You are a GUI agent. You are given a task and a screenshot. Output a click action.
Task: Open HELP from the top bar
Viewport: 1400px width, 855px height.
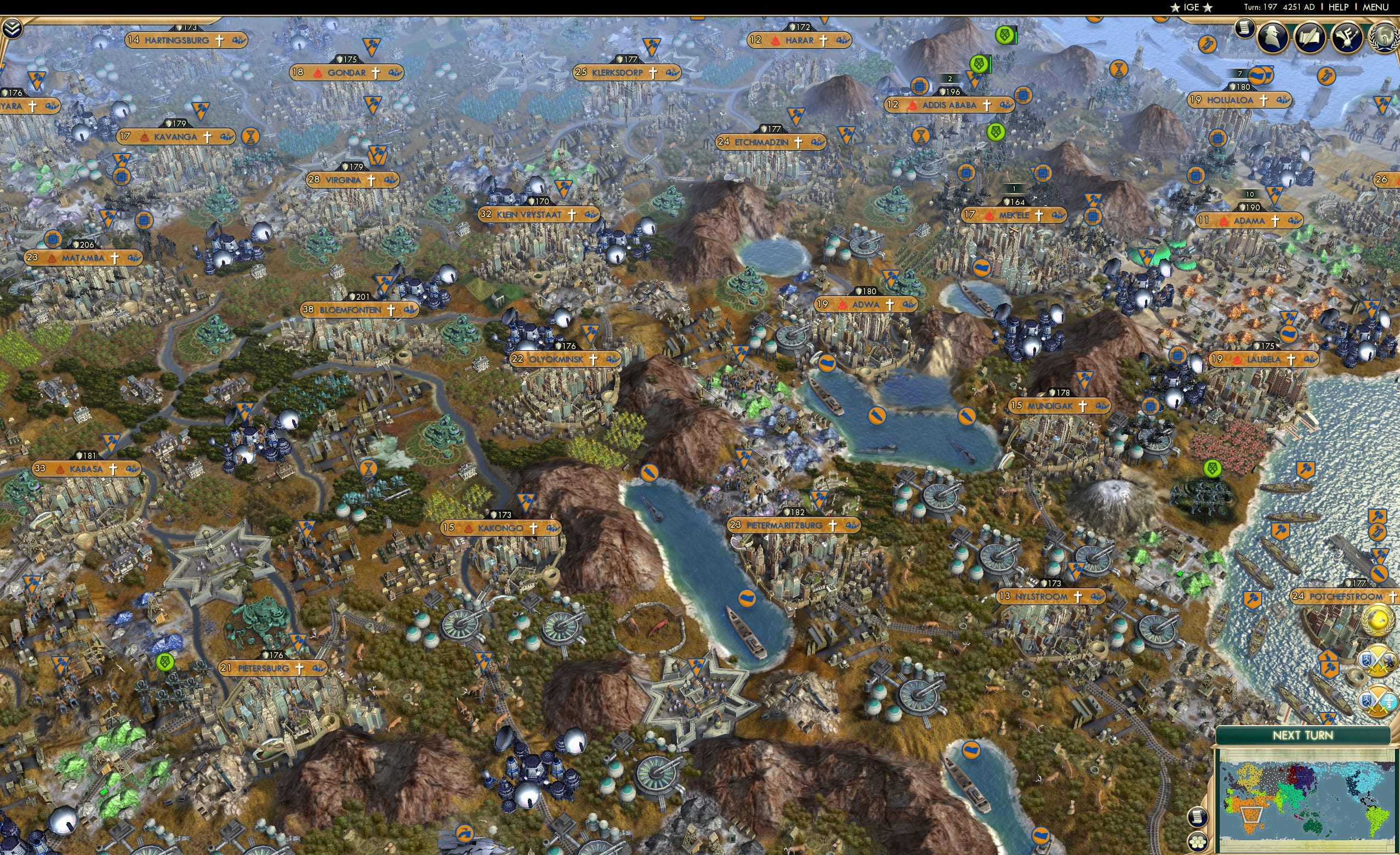click(1340, 7)
